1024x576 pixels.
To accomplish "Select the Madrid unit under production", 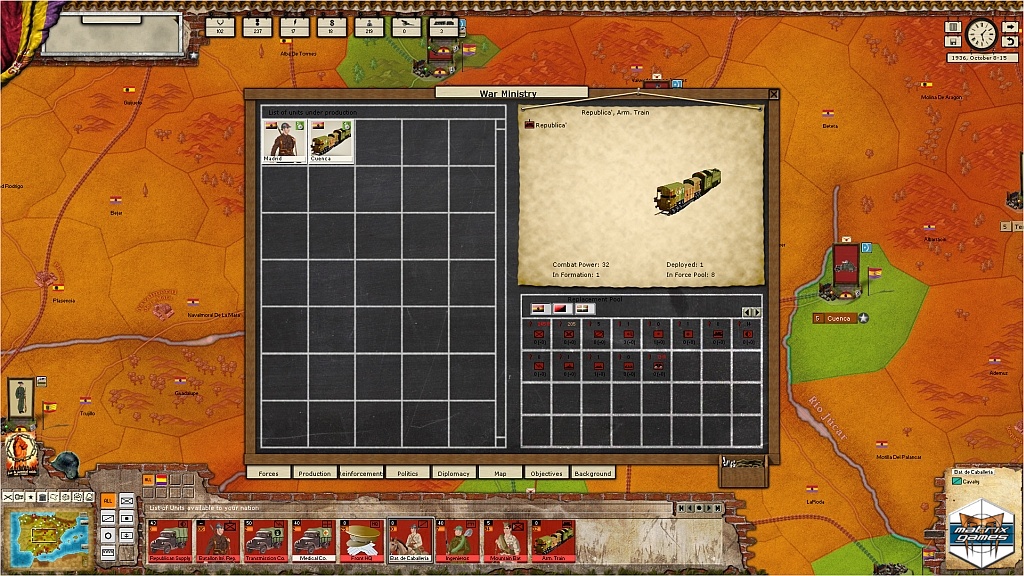I will (284, 141).
